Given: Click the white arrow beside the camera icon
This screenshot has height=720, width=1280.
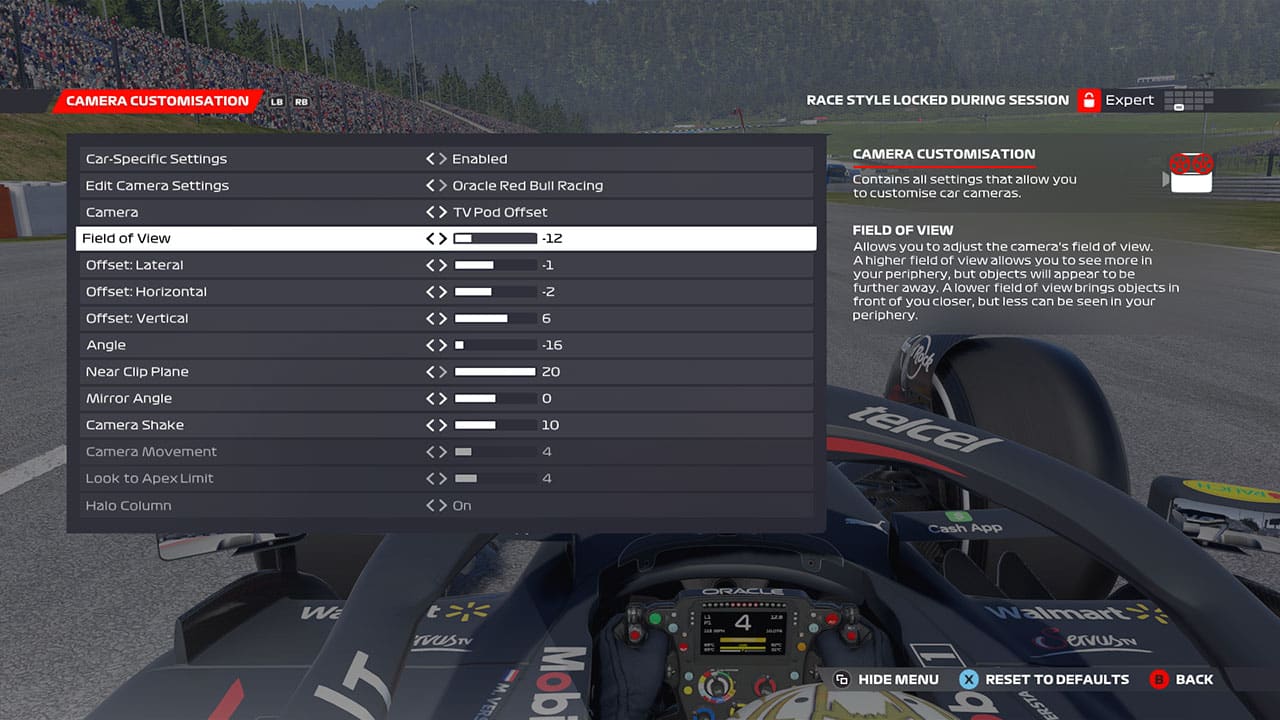Looking at the screenshot, I should point(1165,180).
